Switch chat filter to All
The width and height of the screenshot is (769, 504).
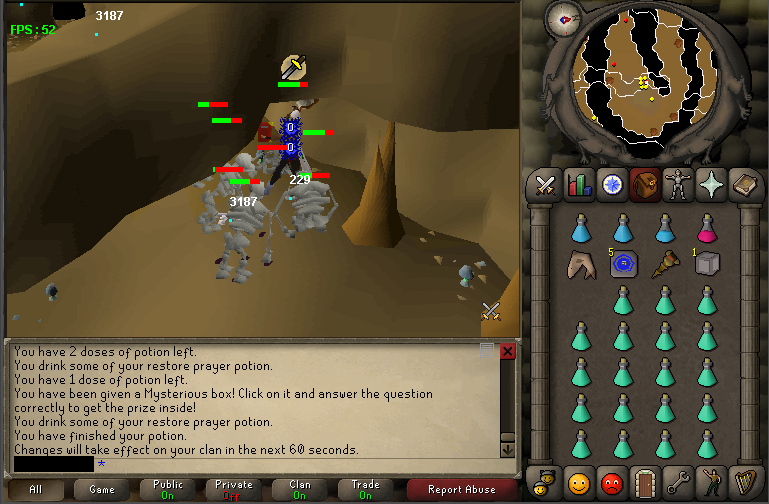pos(36,489)
